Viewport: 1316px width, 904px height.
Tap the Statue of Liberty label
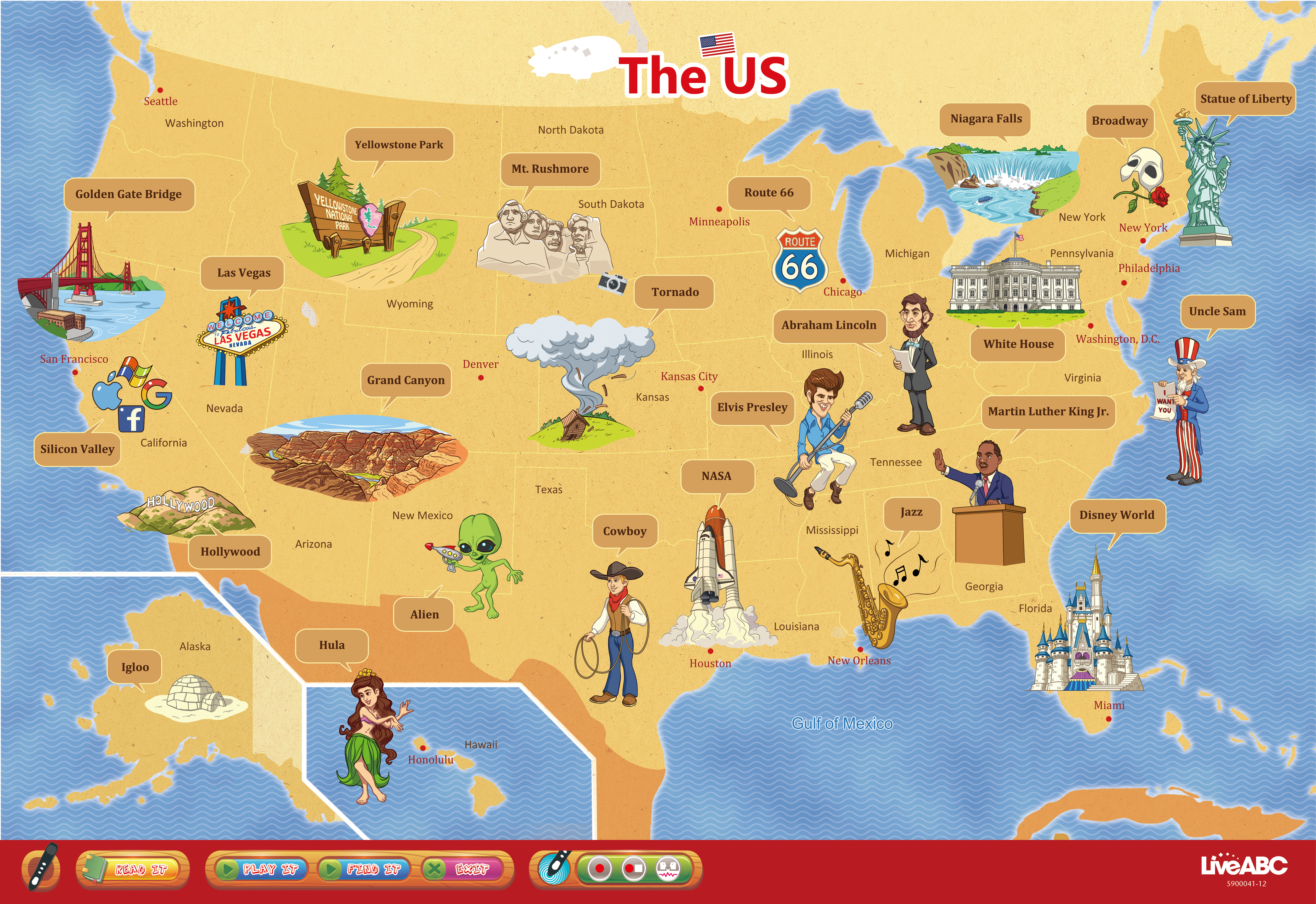(1245, 99)
